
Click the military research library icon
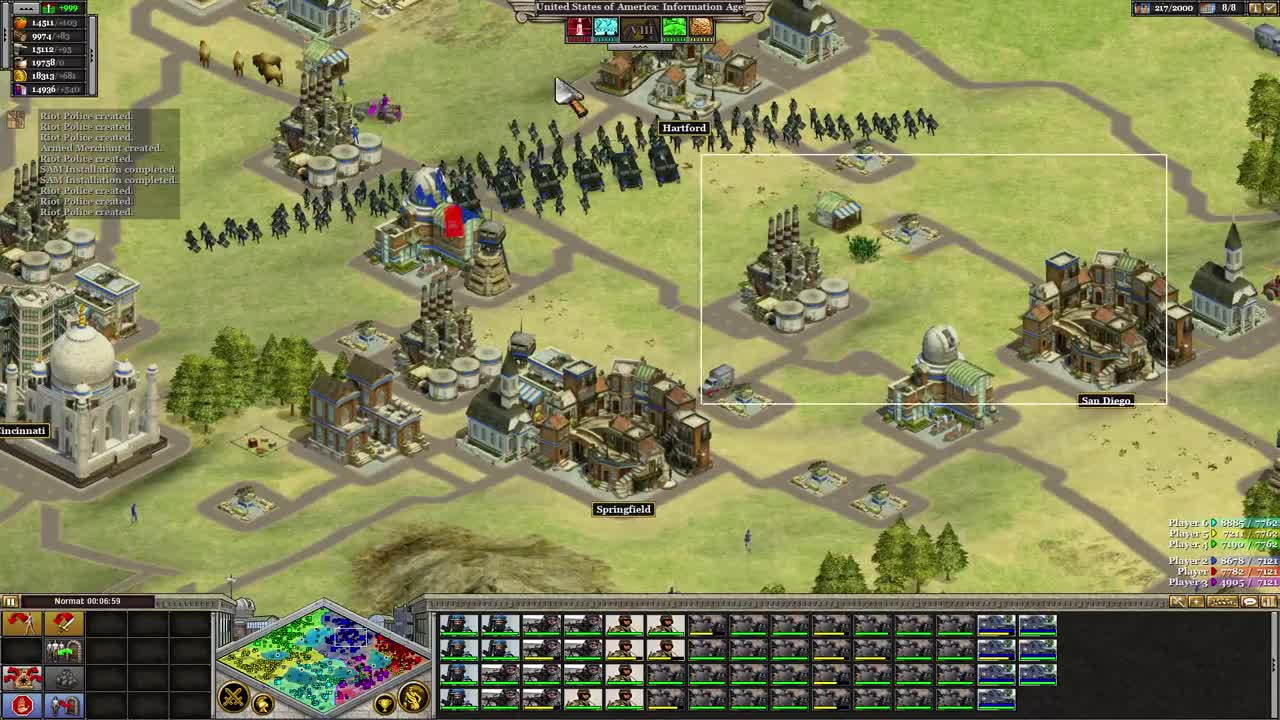[x=579, y=27]
